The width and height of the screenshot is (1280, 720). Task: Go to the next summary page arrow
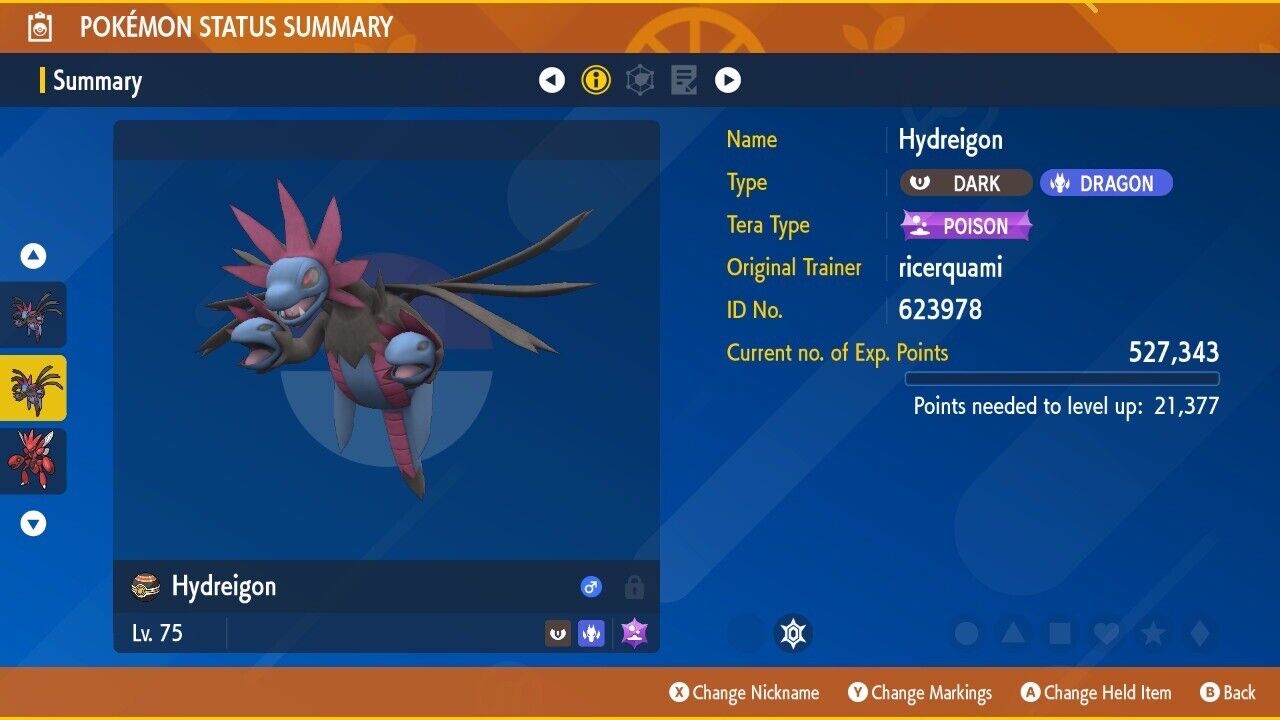click(728, 80)
